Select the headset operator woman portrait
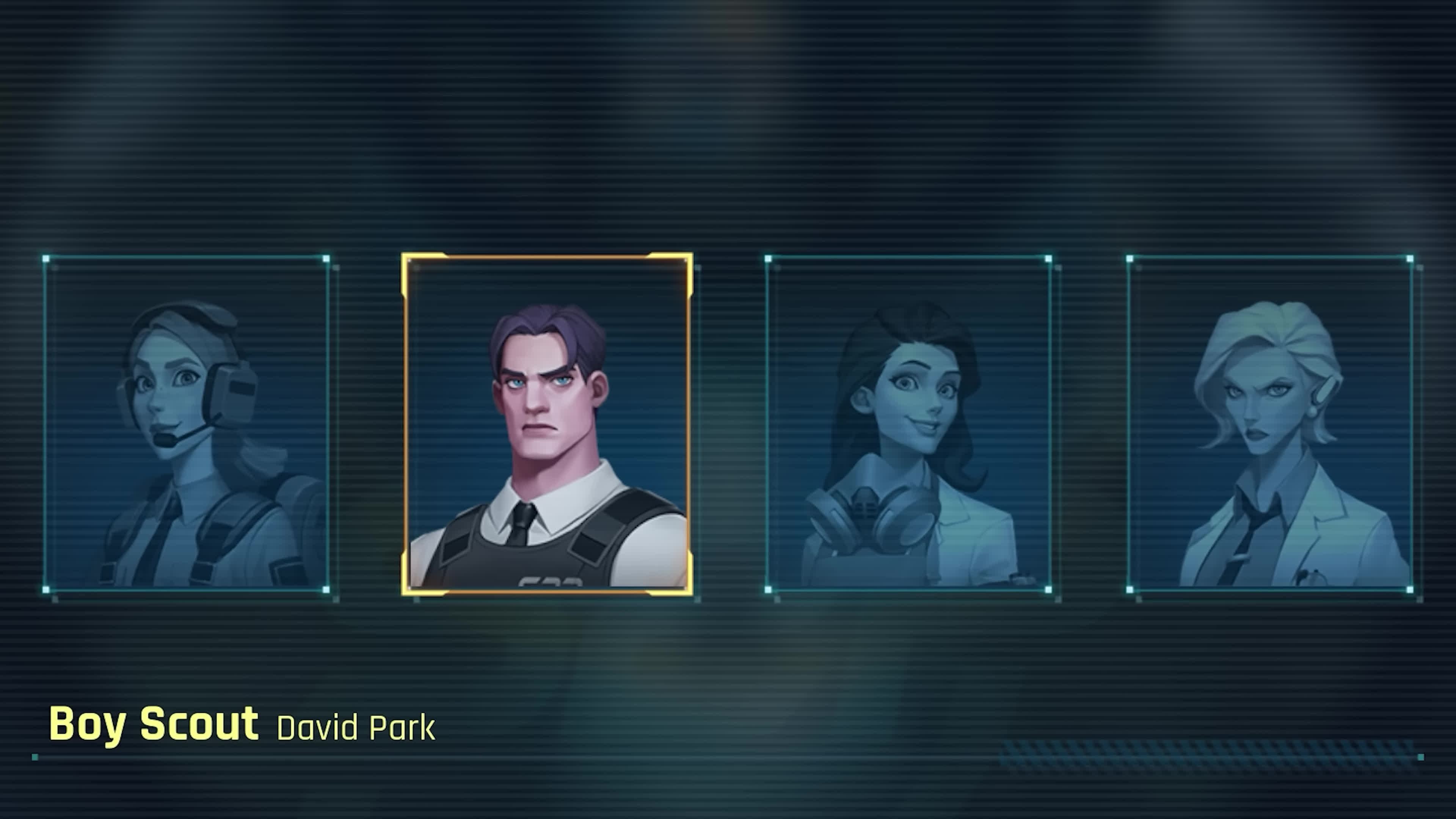This screenshot has height=819, width=1456. tap(187, 424)
